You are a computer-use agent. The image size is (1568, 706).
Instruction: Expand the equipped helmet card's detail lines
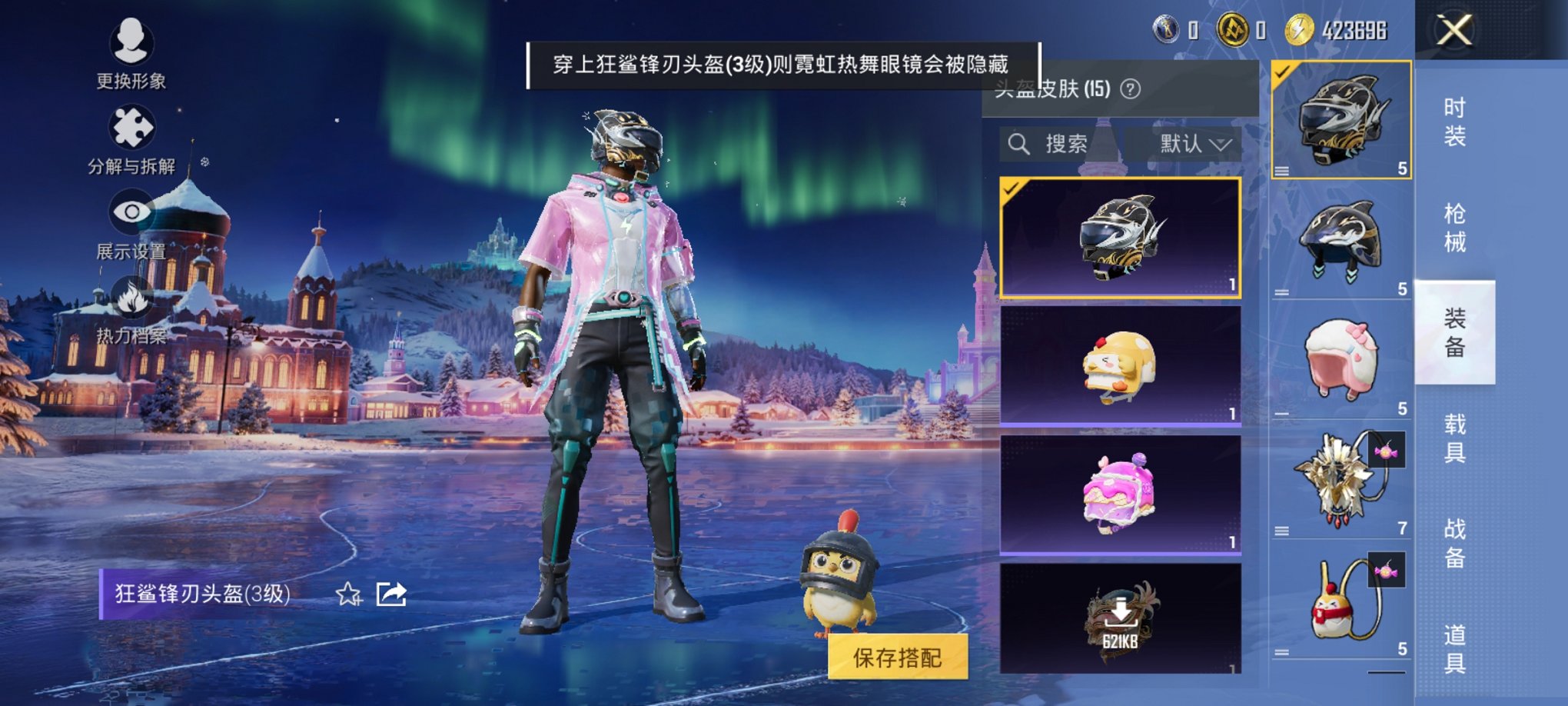click(1283, 172)
